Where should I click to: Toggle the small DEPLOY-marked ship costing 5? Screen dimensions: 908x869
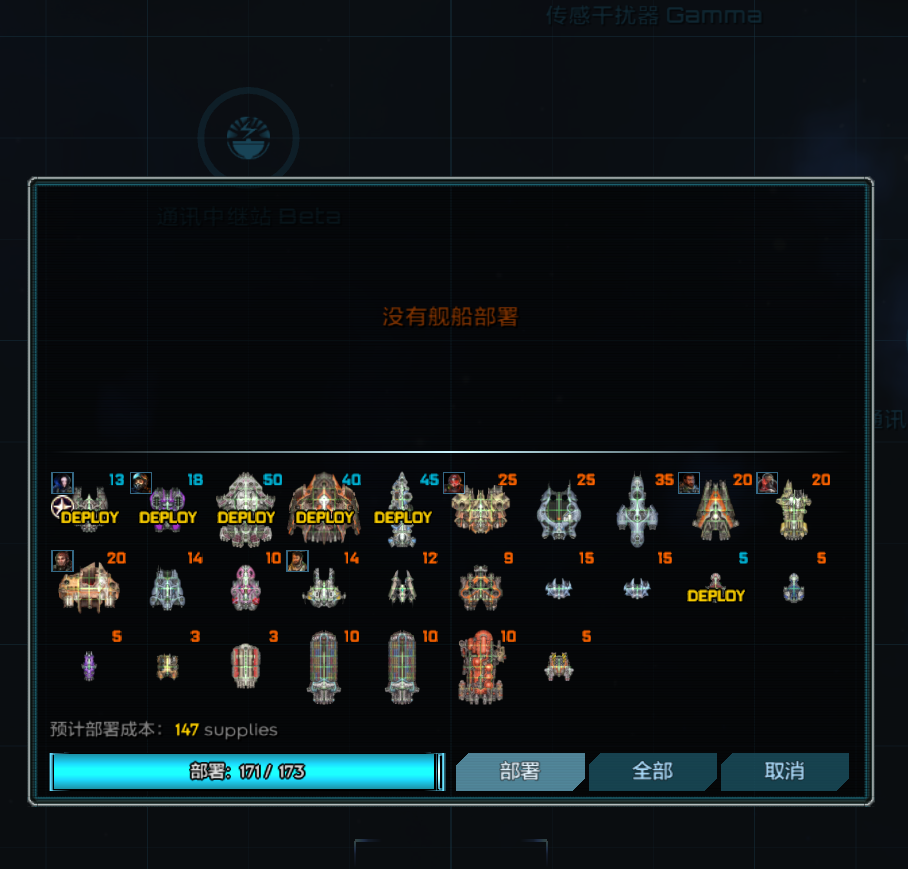pyautogui.click(x=715, y=588)
